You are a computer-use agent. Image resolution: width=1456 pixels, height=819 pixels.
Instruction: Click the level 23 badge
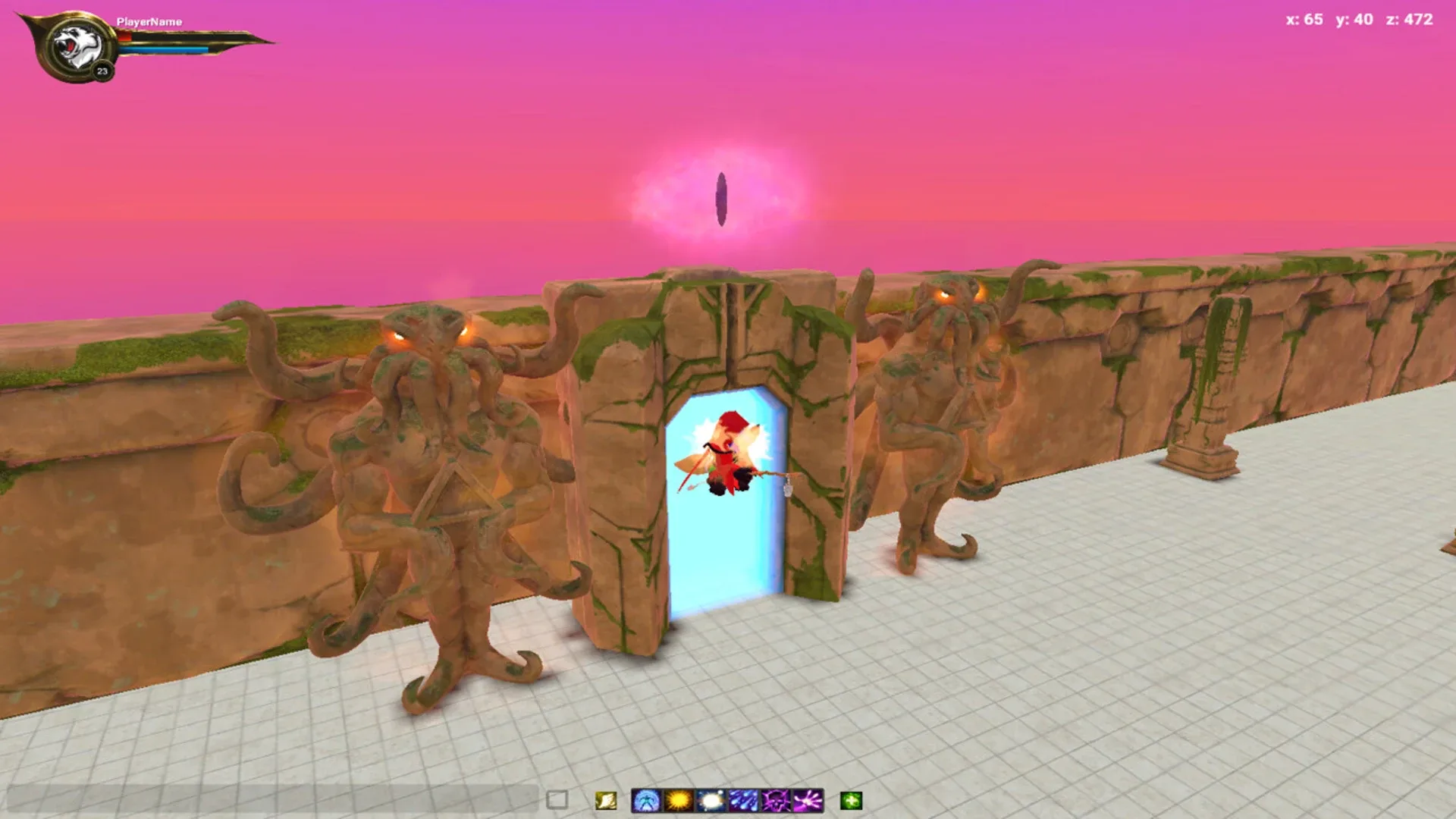102,71
